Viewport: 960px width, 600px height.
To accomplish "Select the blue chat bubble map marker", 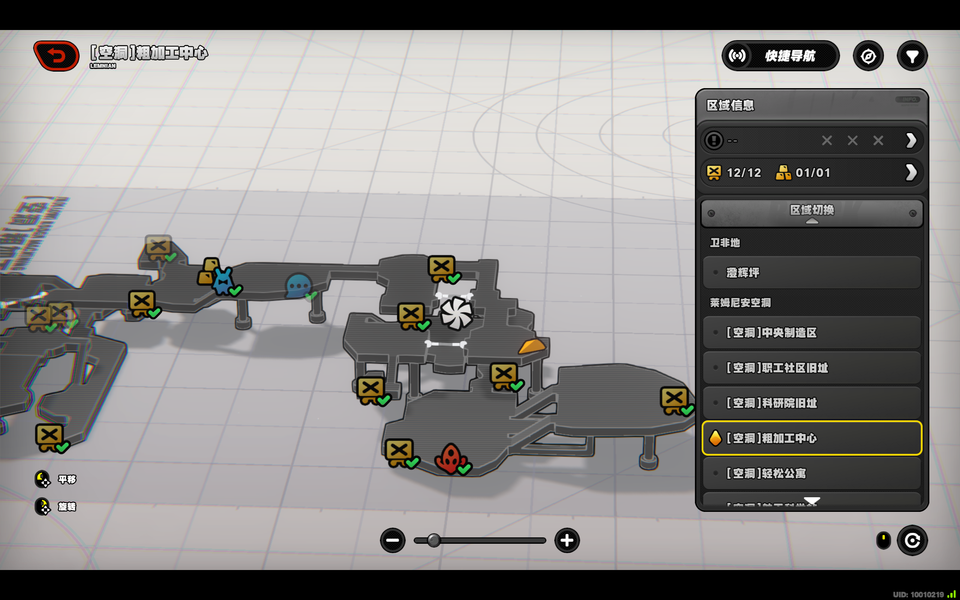I will 298,286.
